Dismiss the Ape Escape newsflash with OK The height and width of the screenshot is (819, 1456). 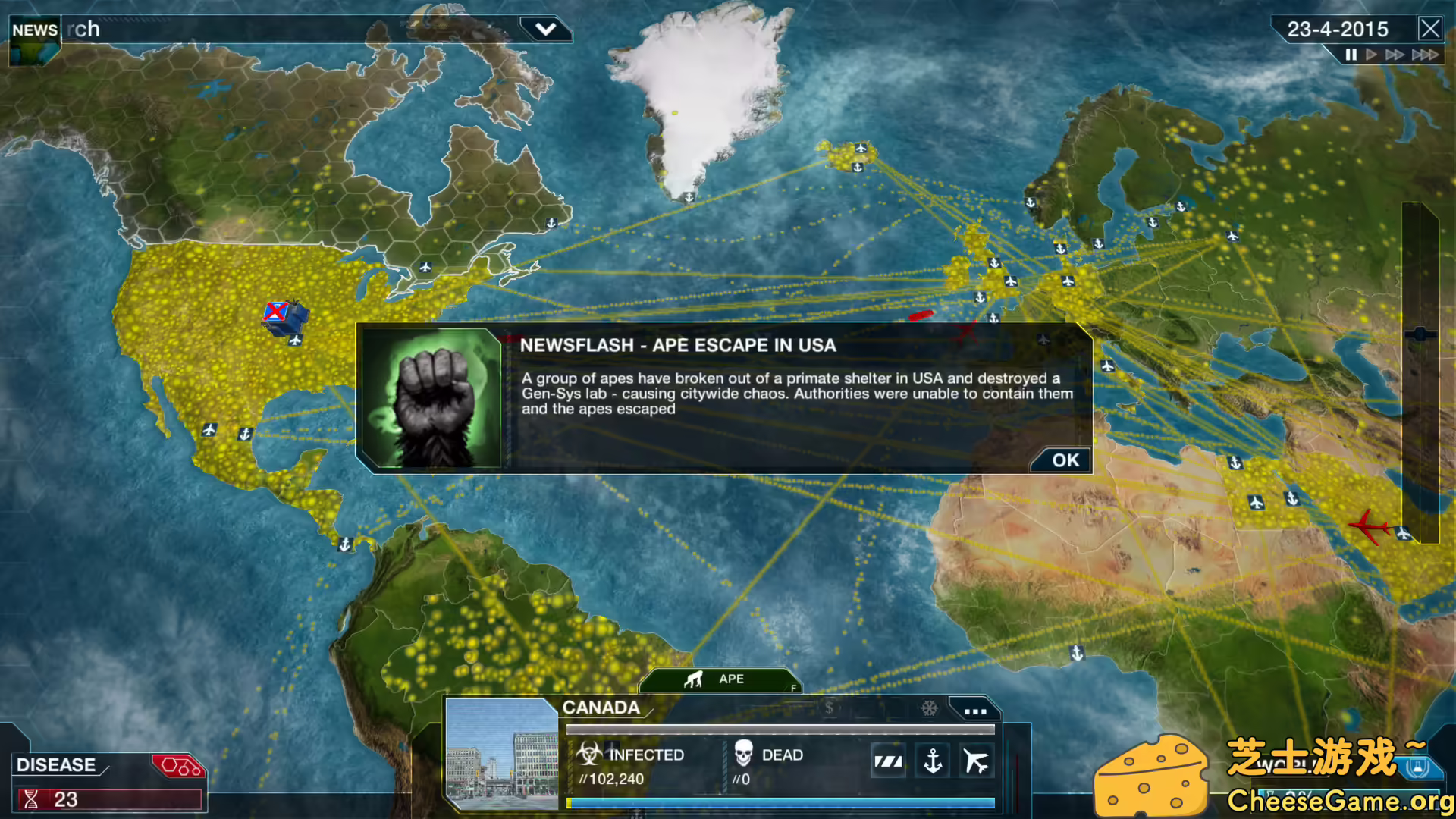1061,460
